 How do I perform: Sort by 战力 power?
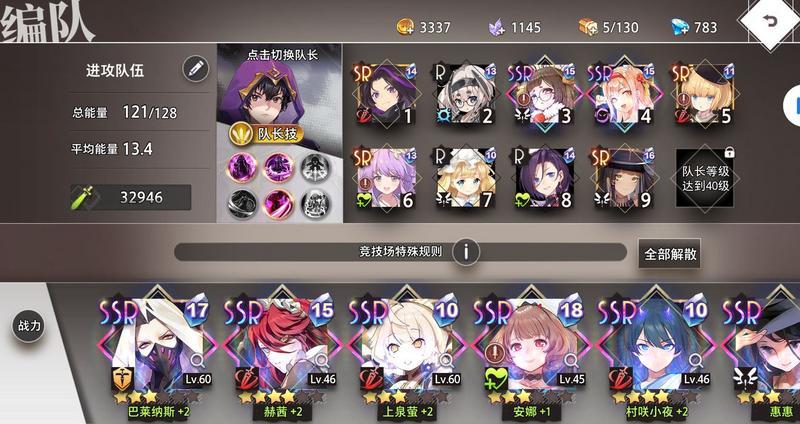[x=28, y=325]
